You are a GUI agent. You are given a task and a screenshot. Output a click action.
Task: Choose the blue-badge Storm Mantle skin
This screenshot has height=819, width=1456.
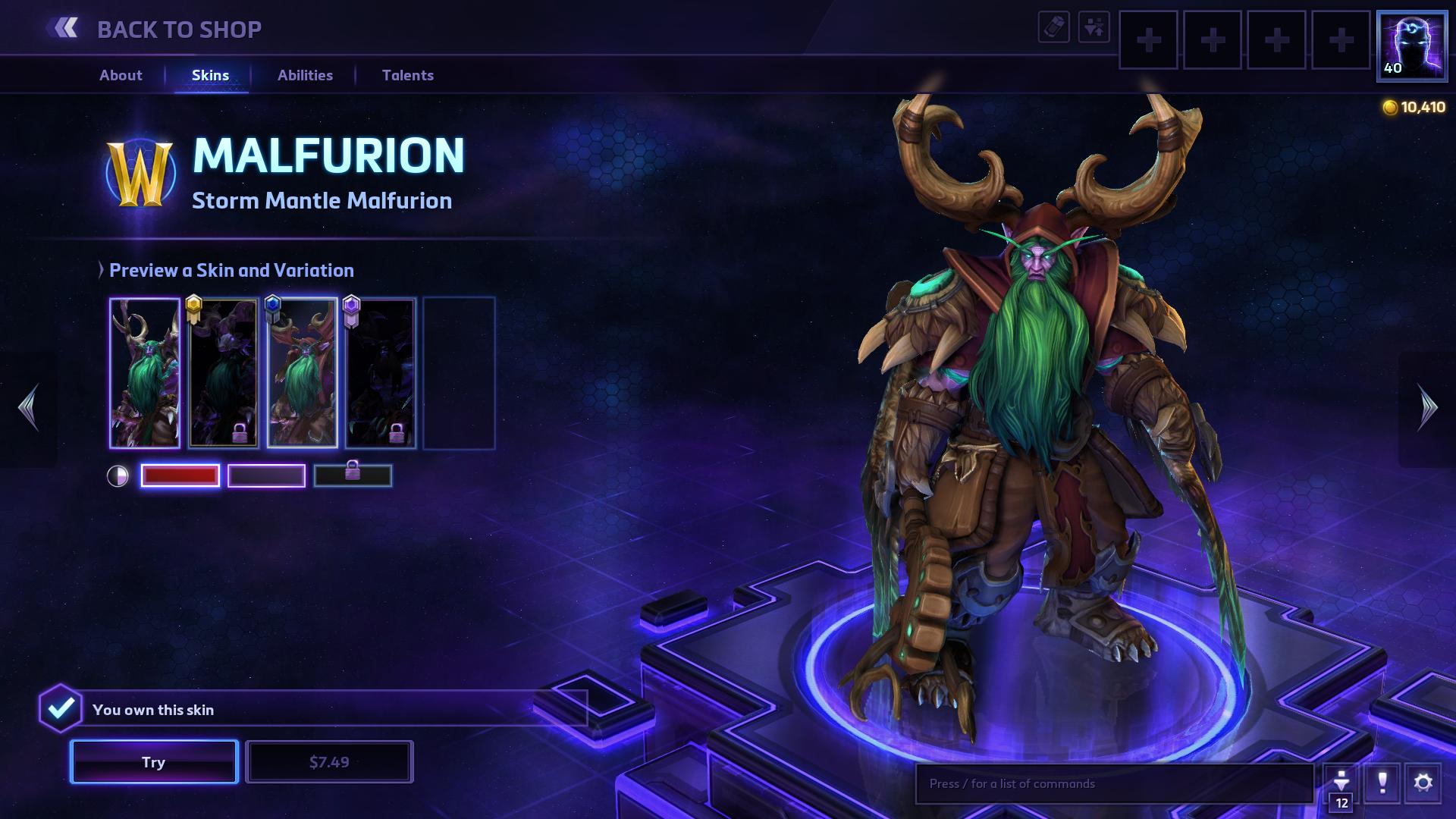pos(303,373)
